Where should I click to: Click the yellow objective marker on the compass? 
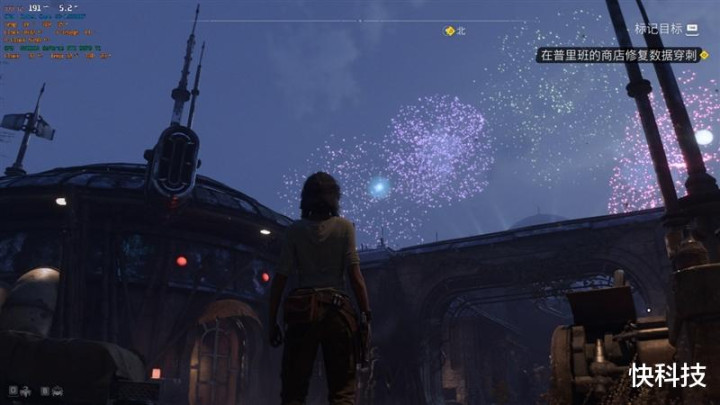click(450, 31)
